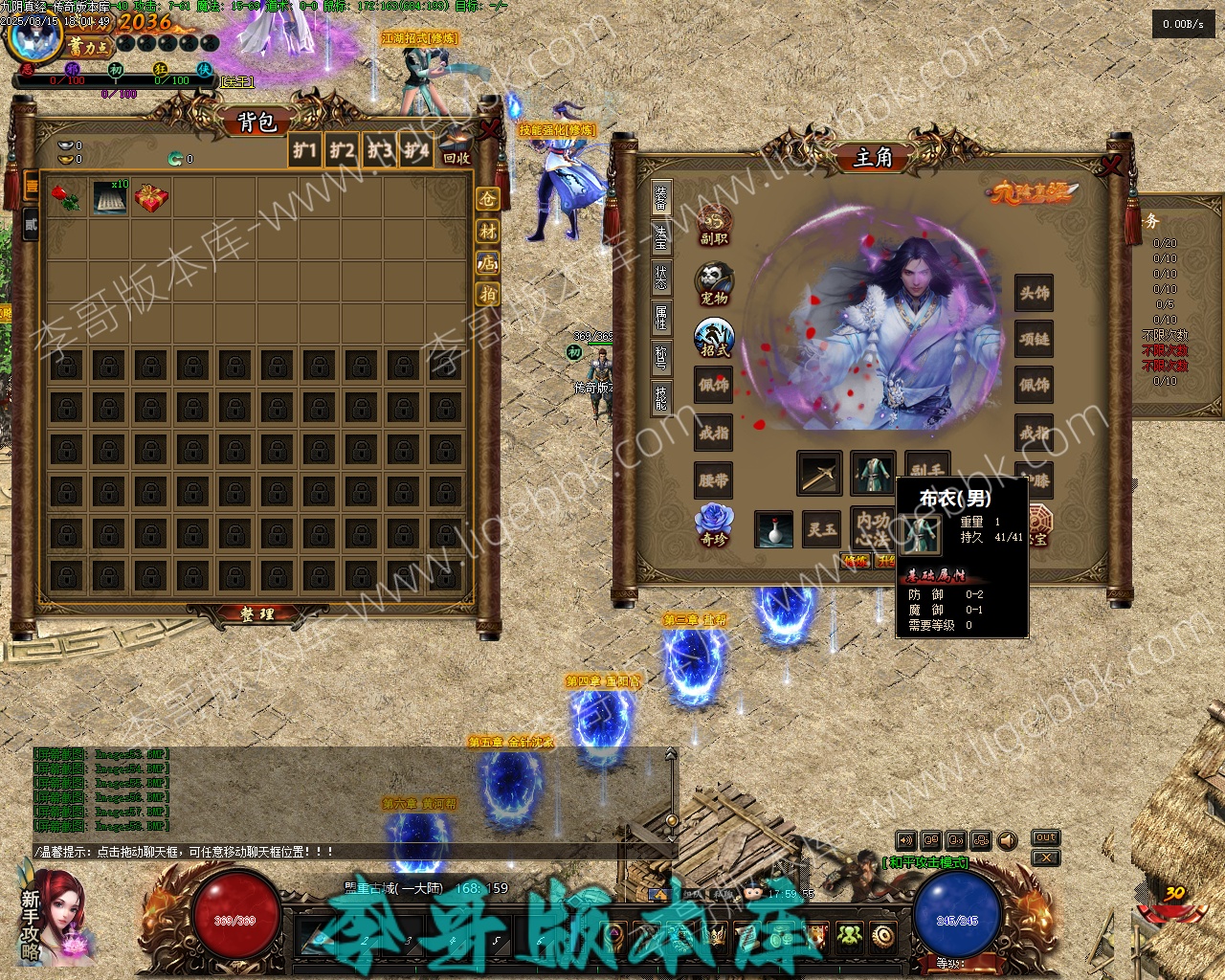1225x980 pixels.
Task: Open the 奇珍 blue rose icon
Action: tap(714, 524)
